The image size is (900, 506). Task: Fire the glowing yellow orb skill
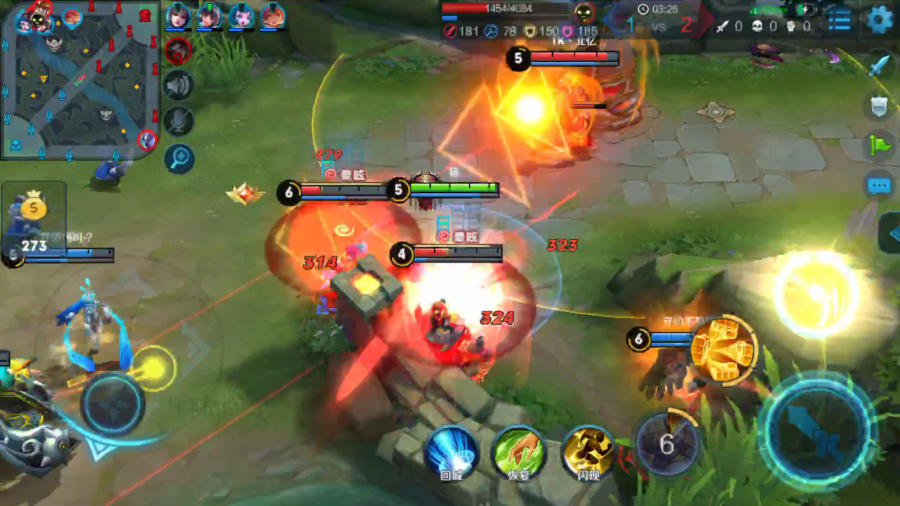[x=816, y=293]
